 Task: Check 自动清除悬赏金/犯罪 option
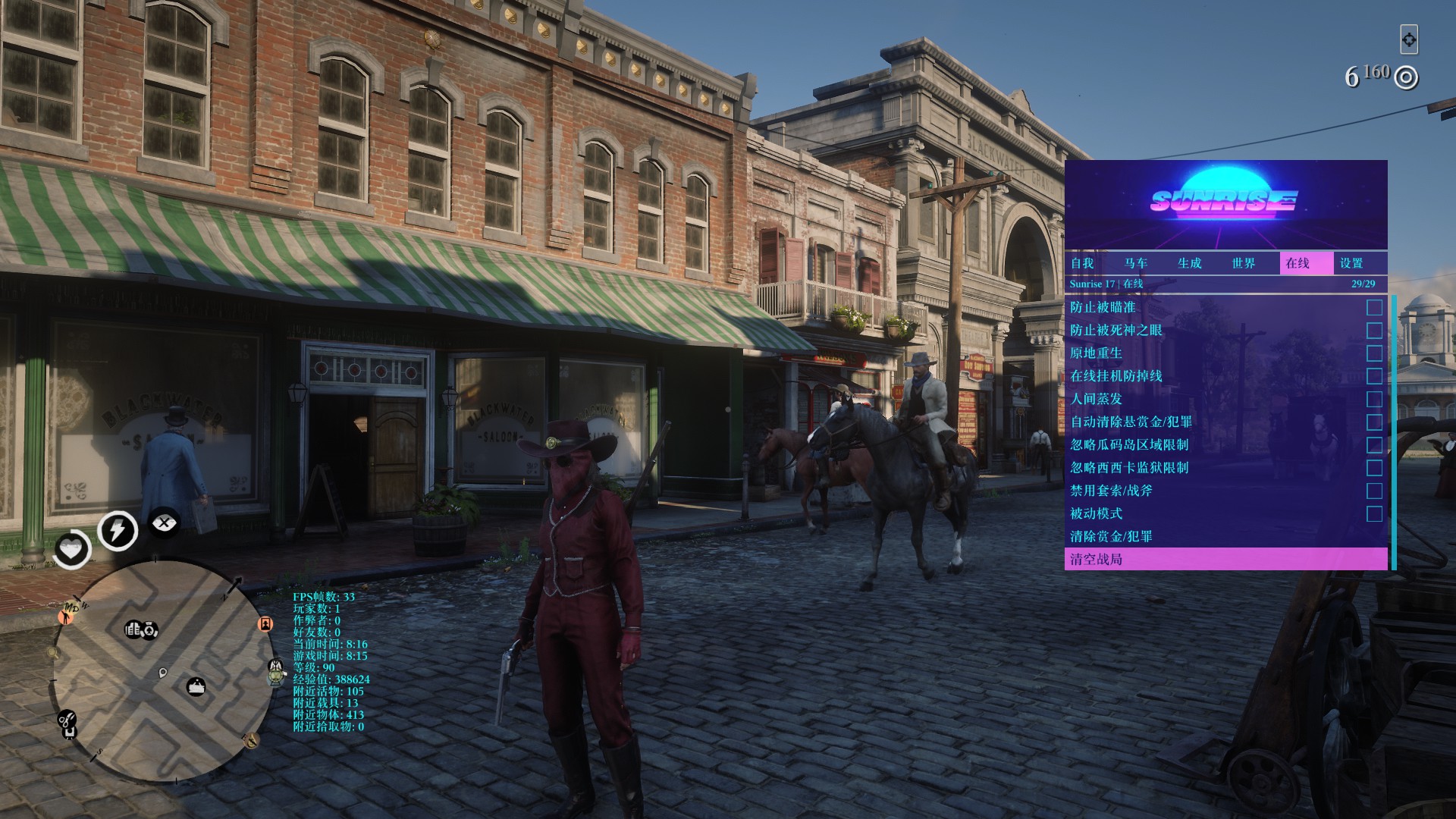(x=1374, y=422)
